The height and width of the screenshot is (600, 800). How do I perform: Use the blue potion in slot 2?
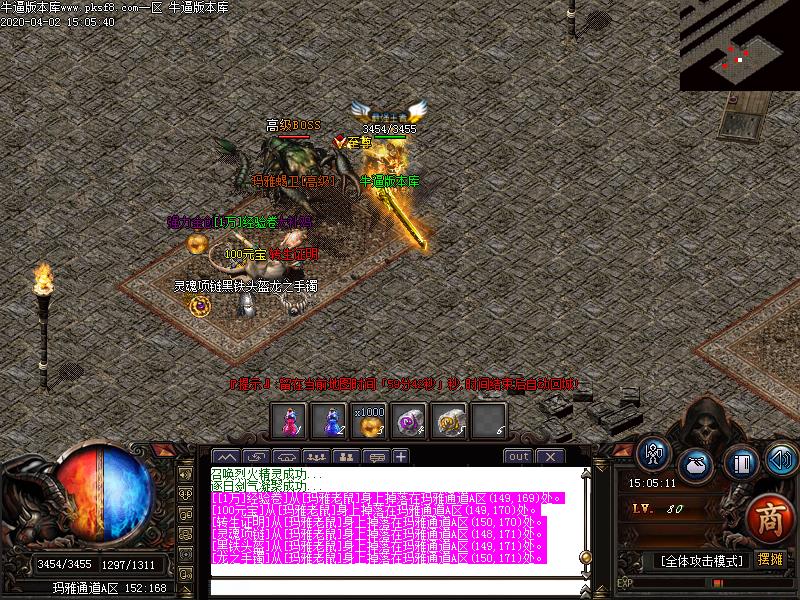tap(328, 422)
